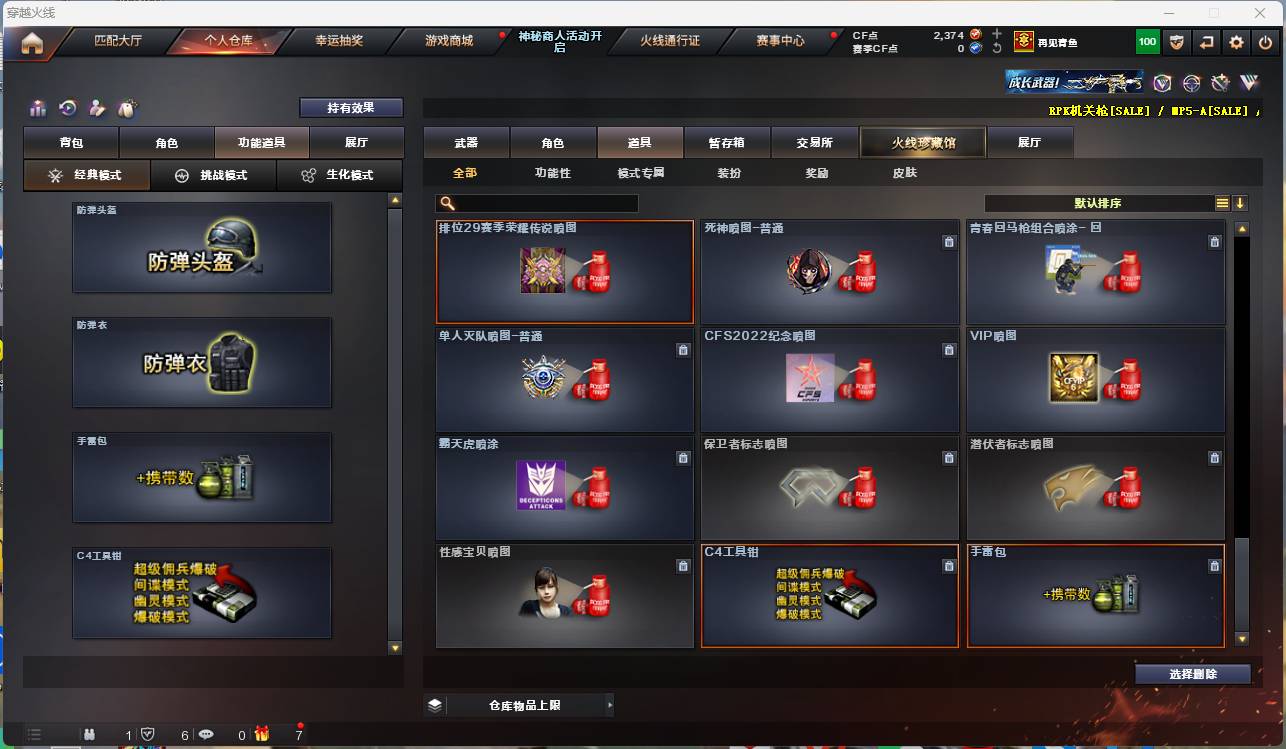Click the power exit icon at top right
1286x749 pixels.
[1265, 42]
